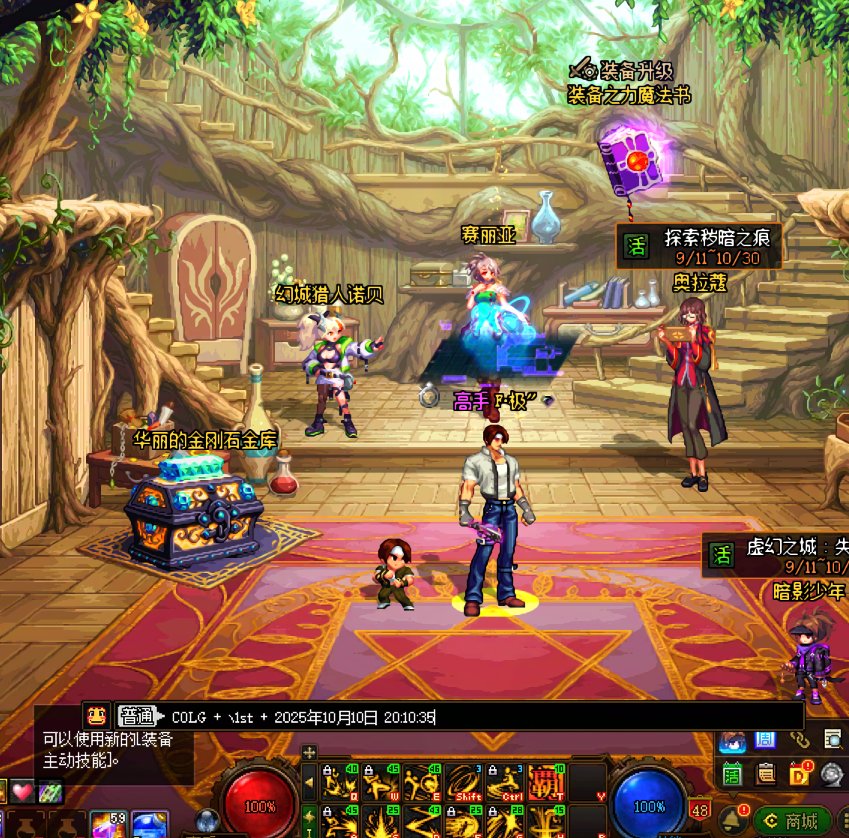The height and width of the screenshot is (838, 849).
Task: Open the blue 周 weekly icon
Action: (x=766, y=740)
